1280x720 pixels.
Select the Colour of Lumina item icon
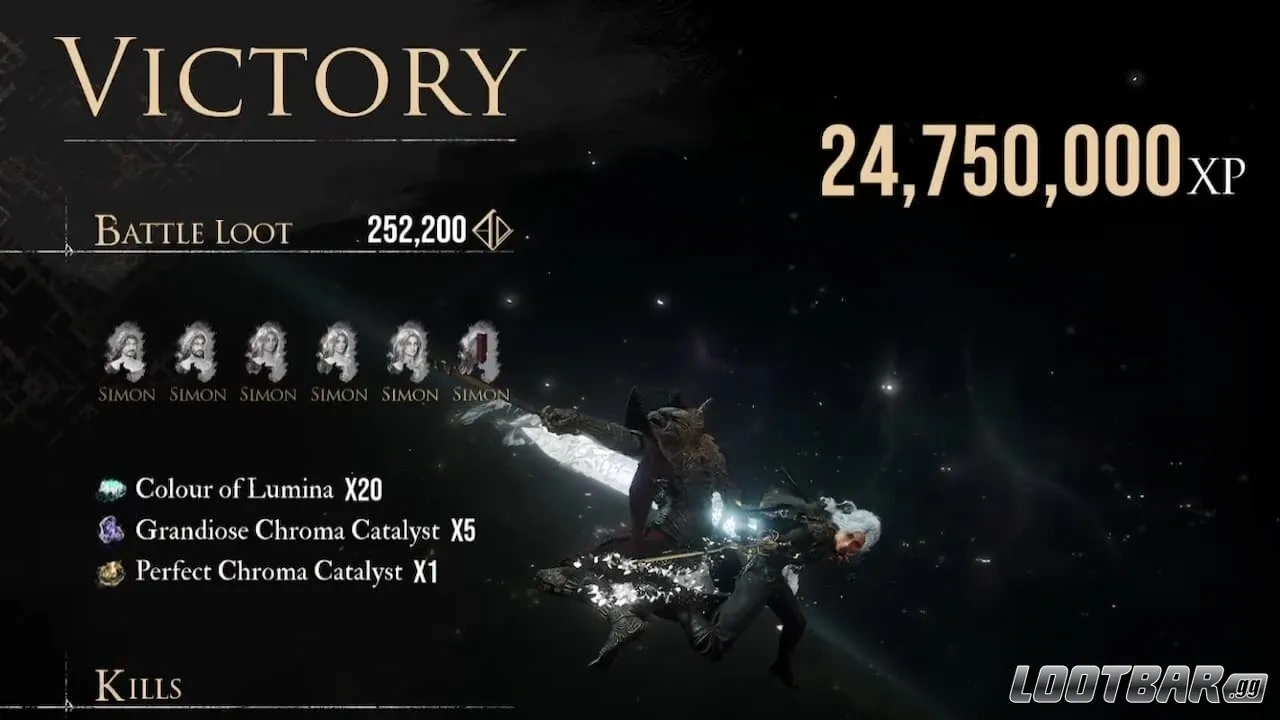(113, 489)
